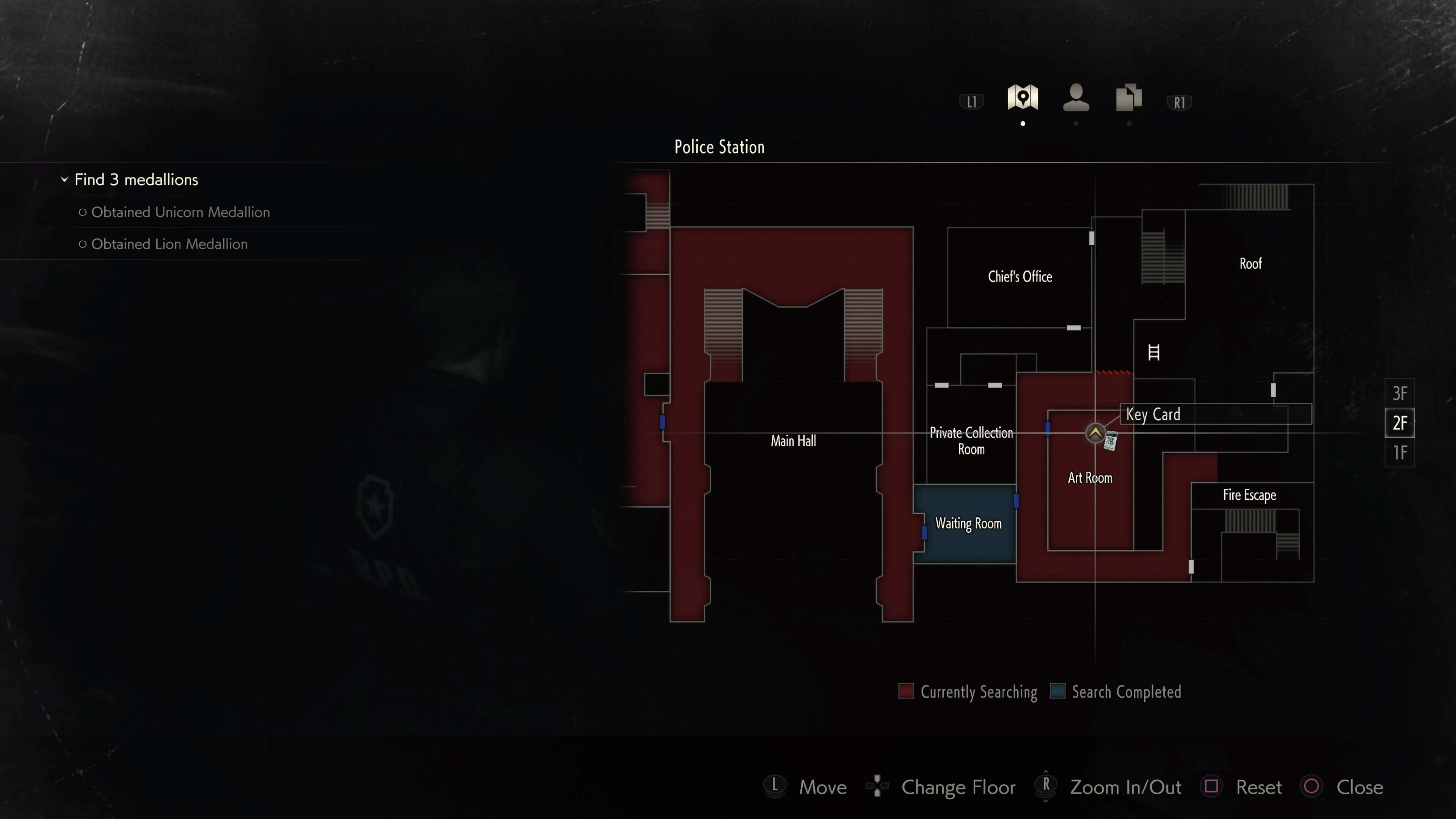Collapse the Find 3 medallions objective
Image resolution: width=1456 pixels, height=819 pixels.
pyautogui.click(x=64, y=180)
